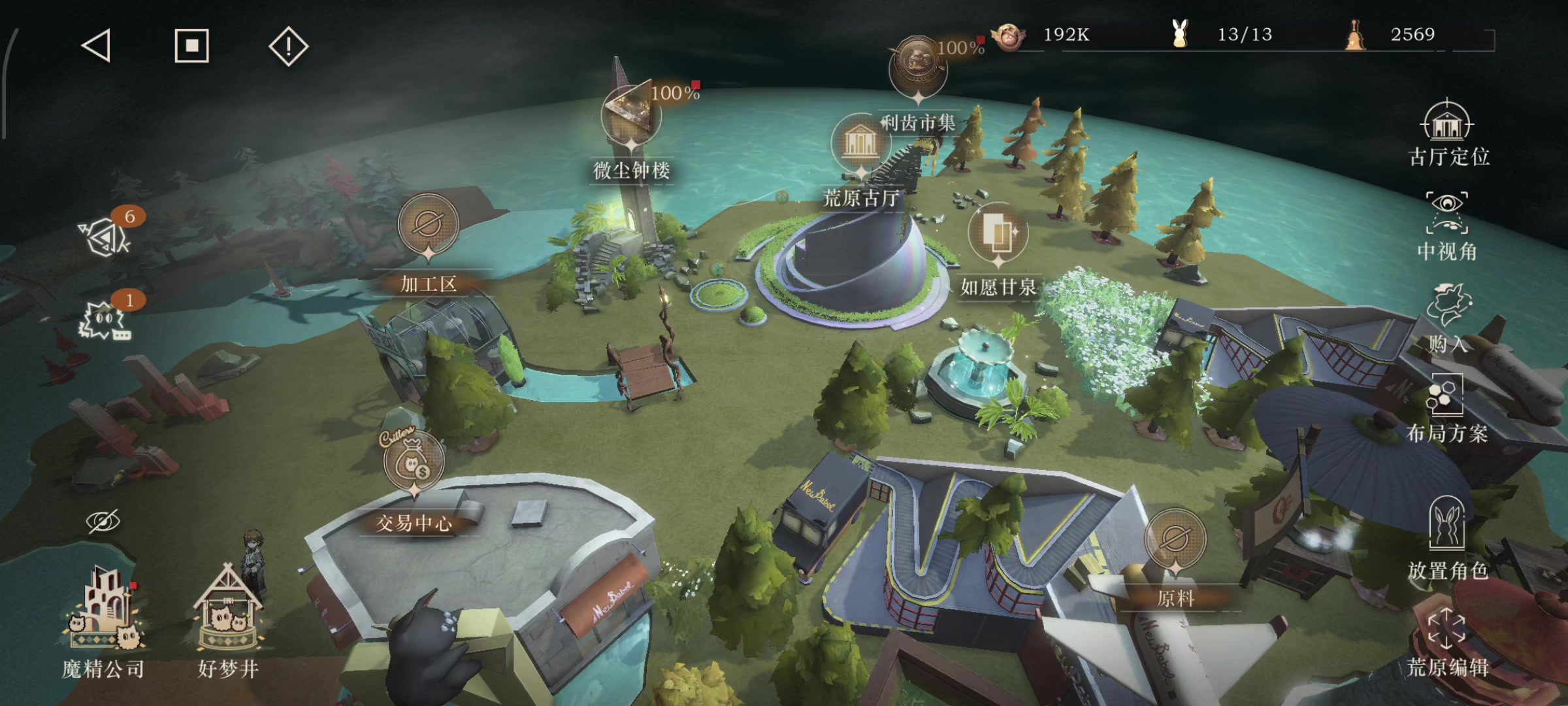Enter the 荒原古厅 building marker
This screenshot has height=706, width=1568.
[x=860, y=143]
